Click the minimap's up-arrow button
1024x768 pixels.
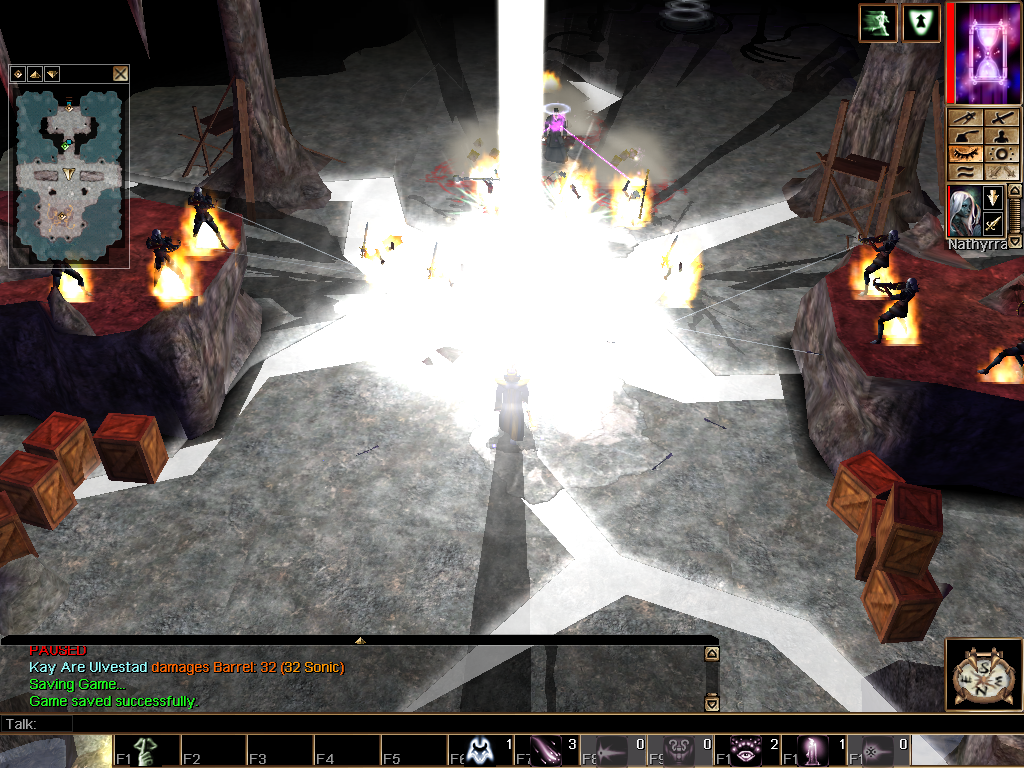34,73
